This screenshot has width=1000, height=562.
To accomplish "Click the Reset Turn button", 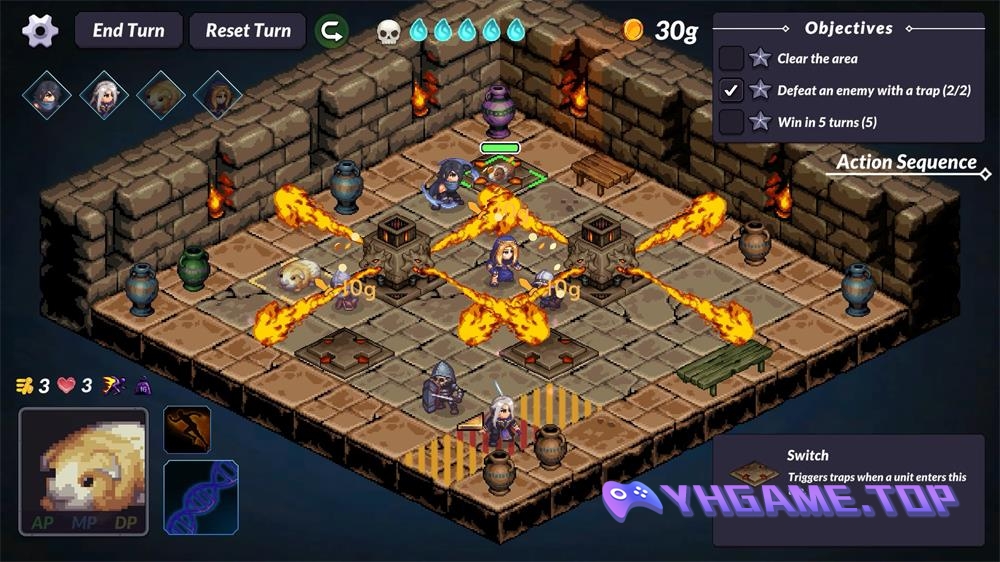I will [248, 30].
